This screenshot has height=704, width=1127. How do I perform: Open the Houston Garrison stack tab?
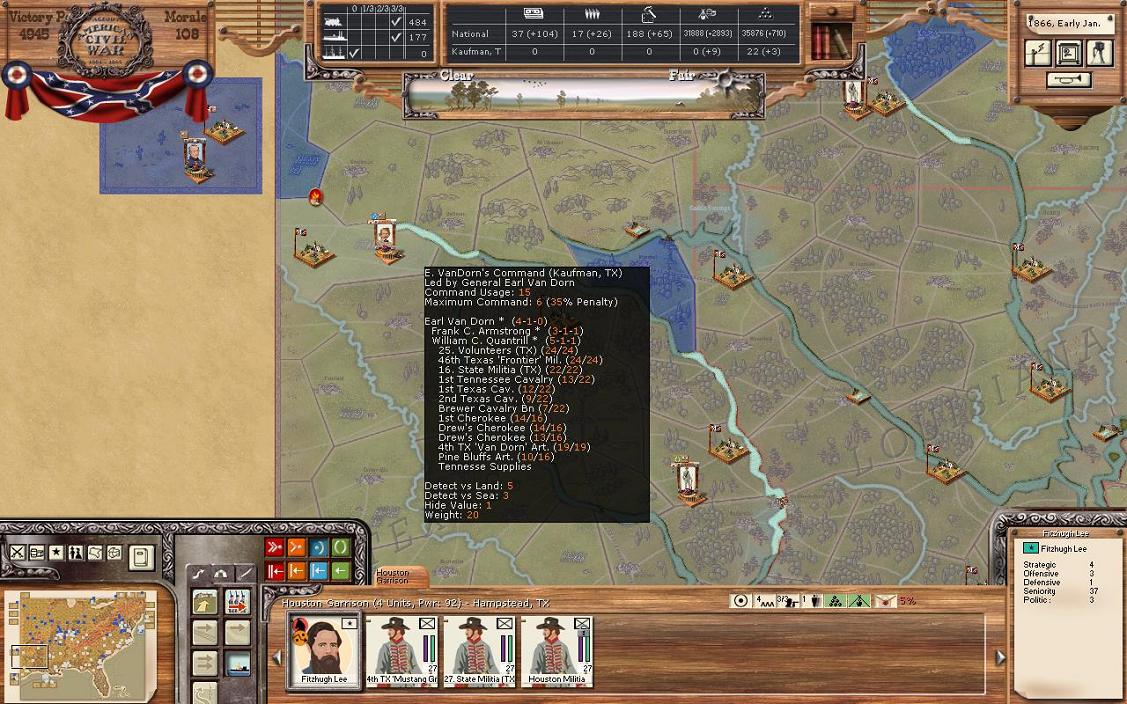(394, 577)
